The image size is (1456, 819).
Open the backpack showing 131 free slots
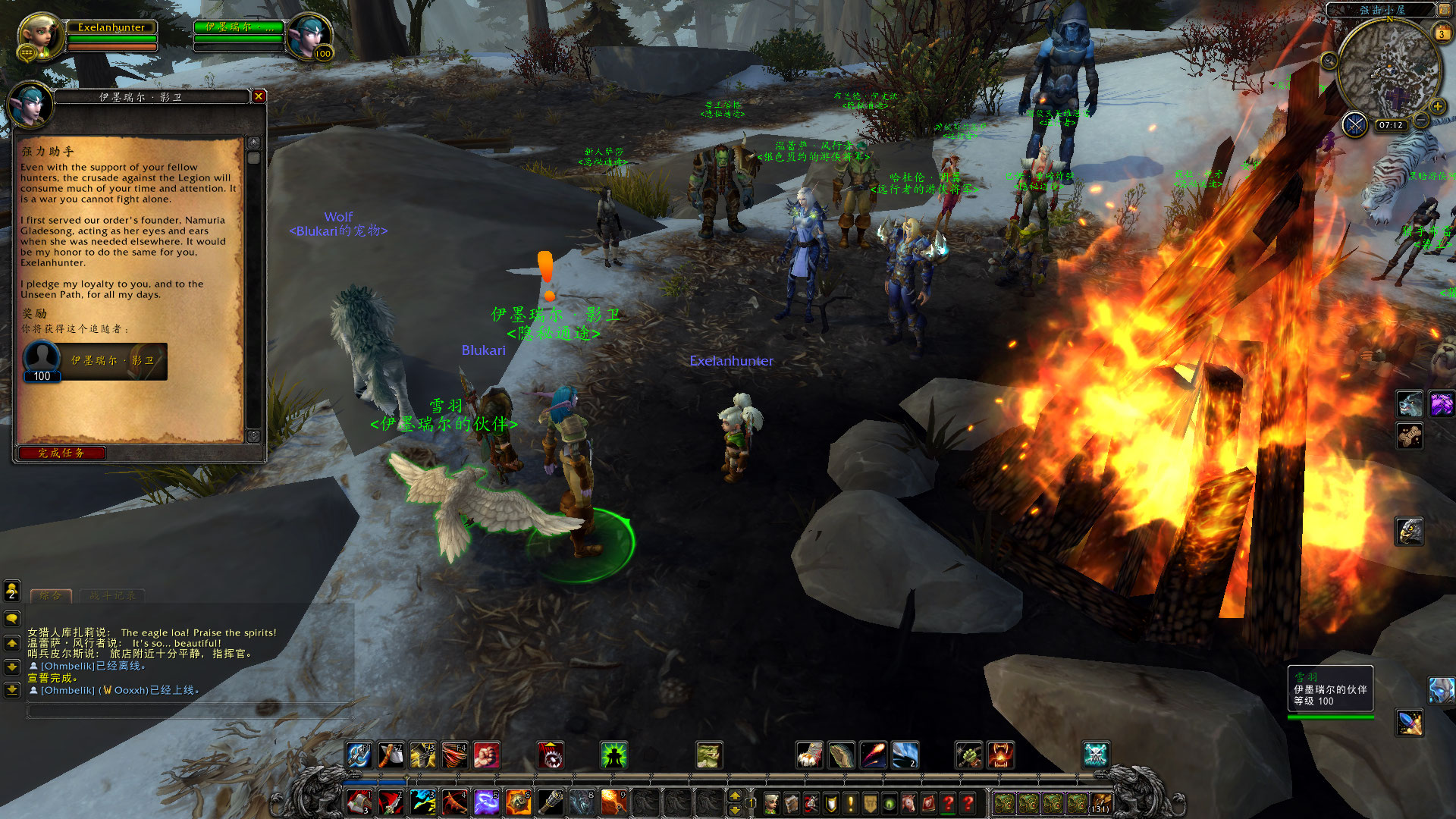pos(1100,803)
